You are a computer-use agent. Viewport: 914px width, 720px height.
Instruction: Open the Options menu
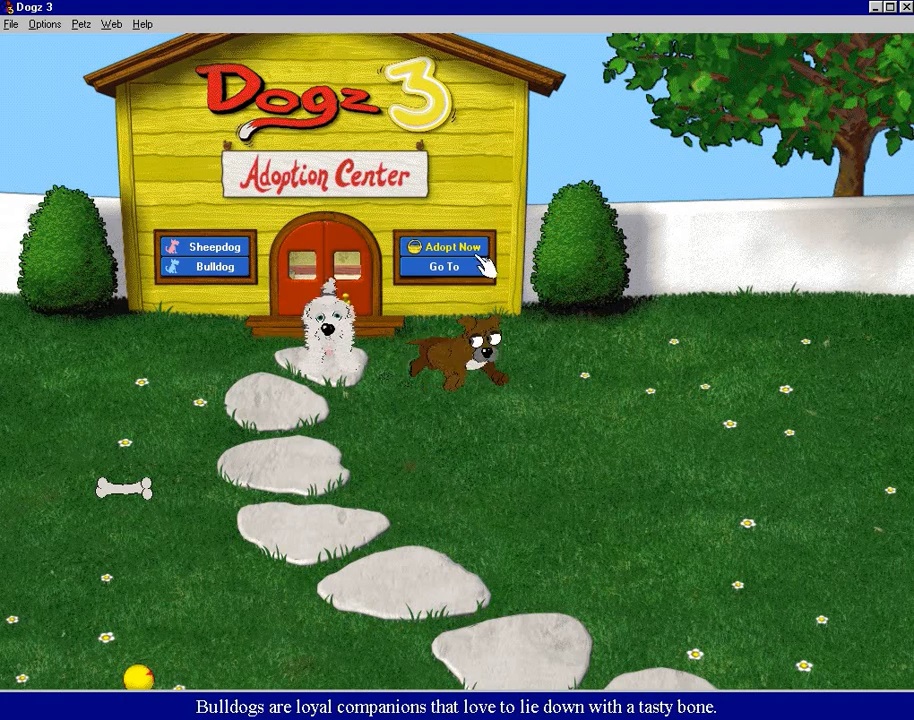(x=45, y=24)
